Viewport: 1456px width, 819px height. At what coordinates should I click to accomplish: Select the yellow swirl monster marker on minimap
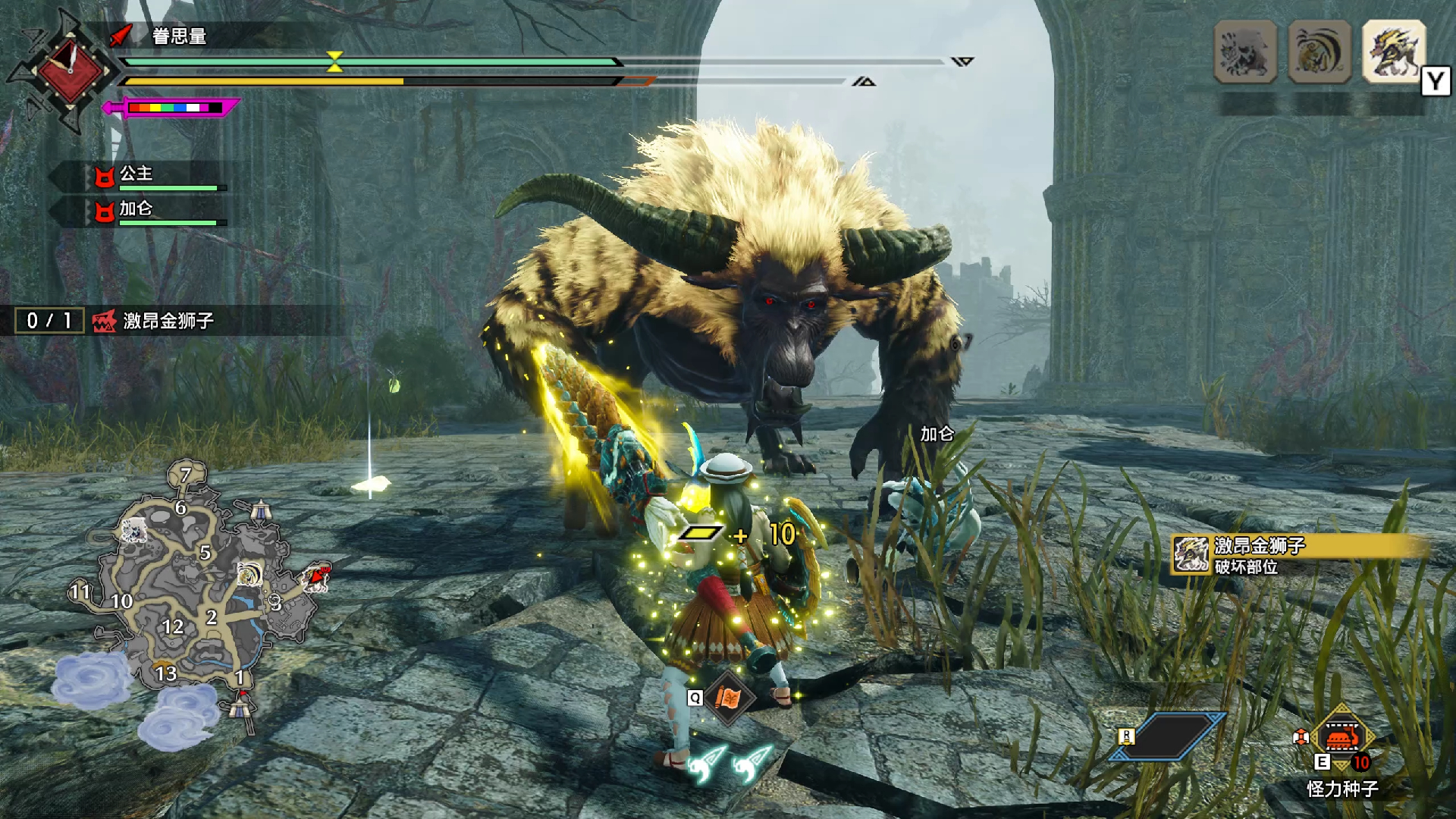coord(249,574)
